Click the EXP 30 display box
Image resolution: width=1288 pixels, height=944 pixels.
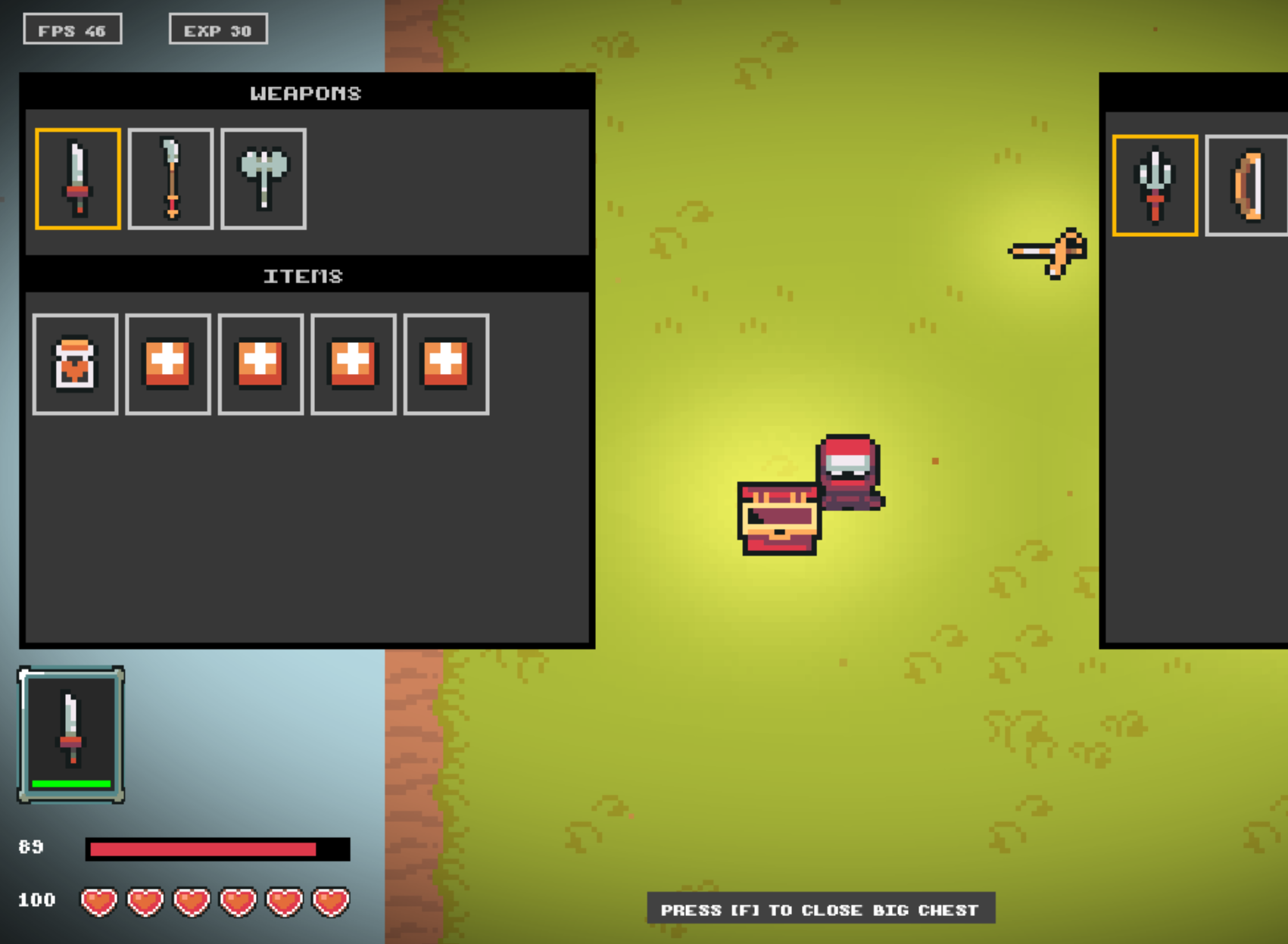pos(219,30)
